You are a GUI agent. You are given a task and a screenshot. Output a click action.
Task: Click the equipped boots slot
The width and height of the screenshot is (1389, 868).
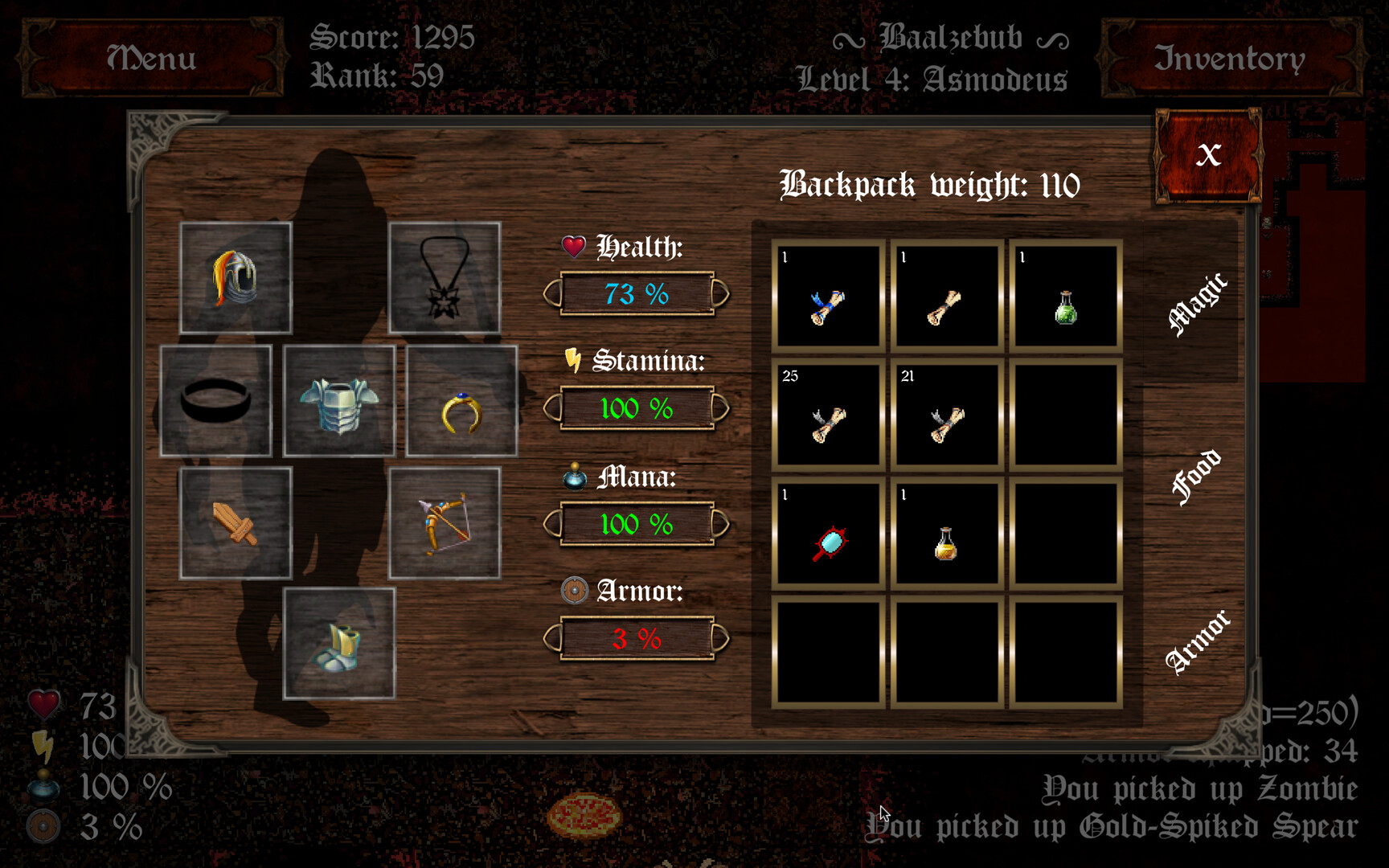(x=340, y=647)
